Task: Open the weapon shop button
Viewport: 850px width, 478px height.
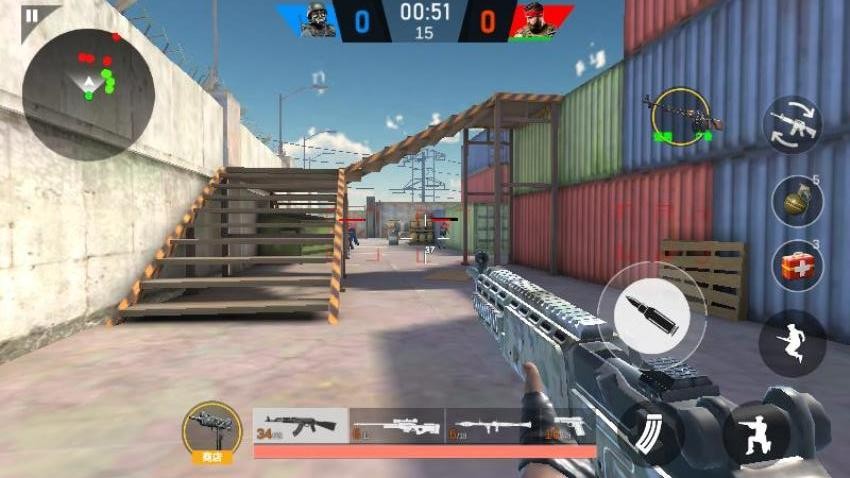Action: [x=212, y=432]
